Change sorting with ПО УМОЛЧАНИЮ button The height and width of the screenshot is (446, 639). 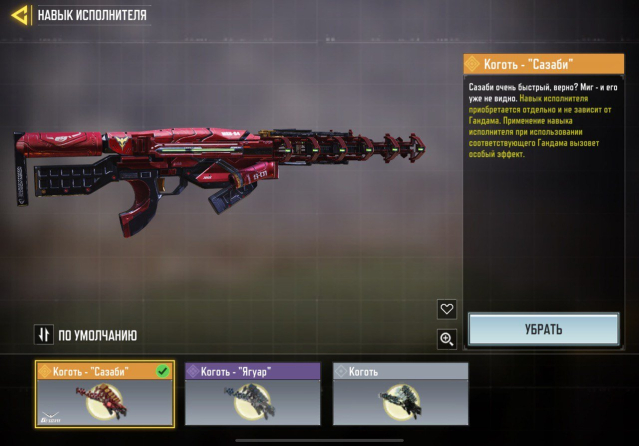pos(86,335)
